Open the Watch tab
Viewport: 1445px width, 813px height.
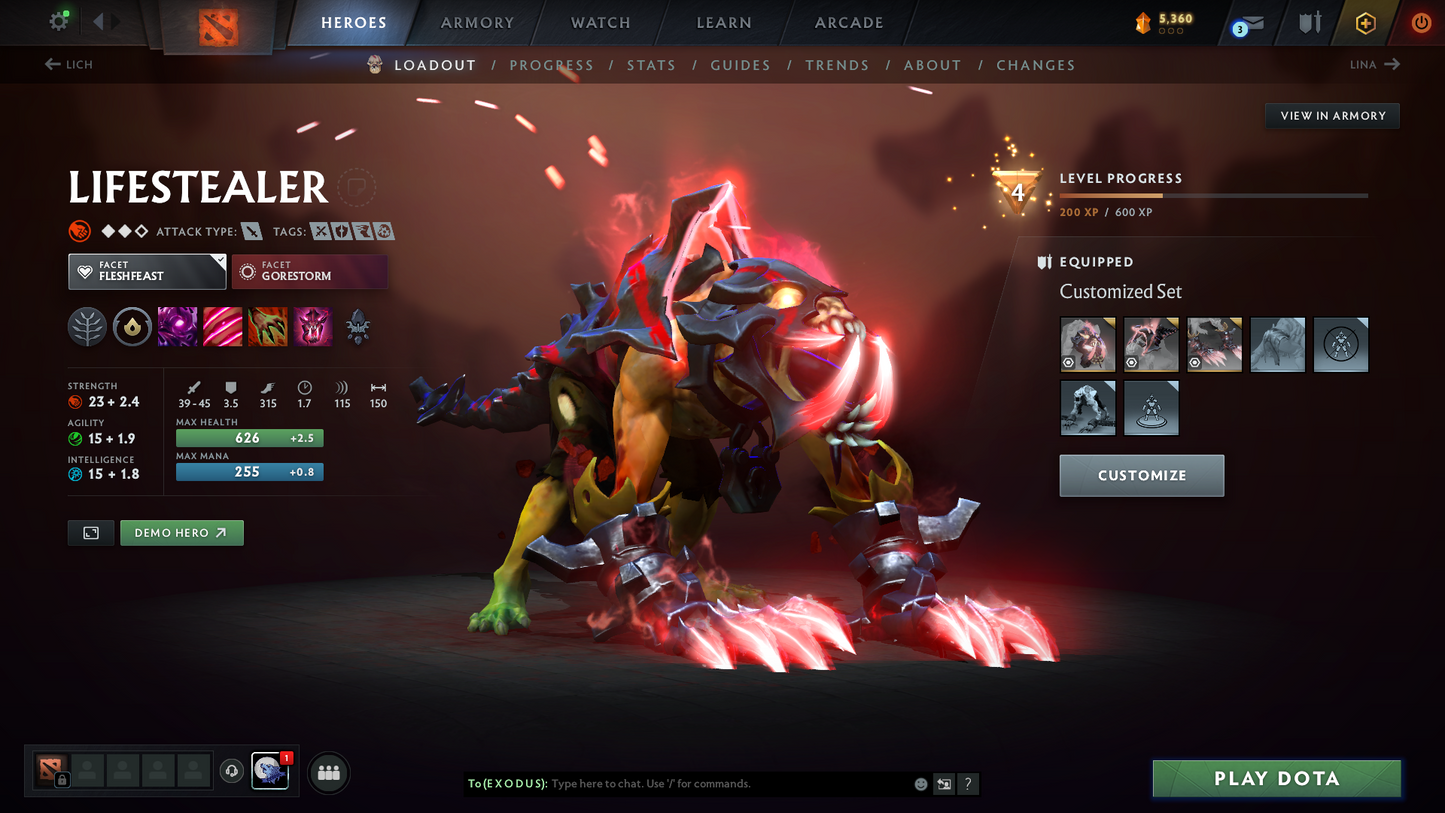click(600, 23)
